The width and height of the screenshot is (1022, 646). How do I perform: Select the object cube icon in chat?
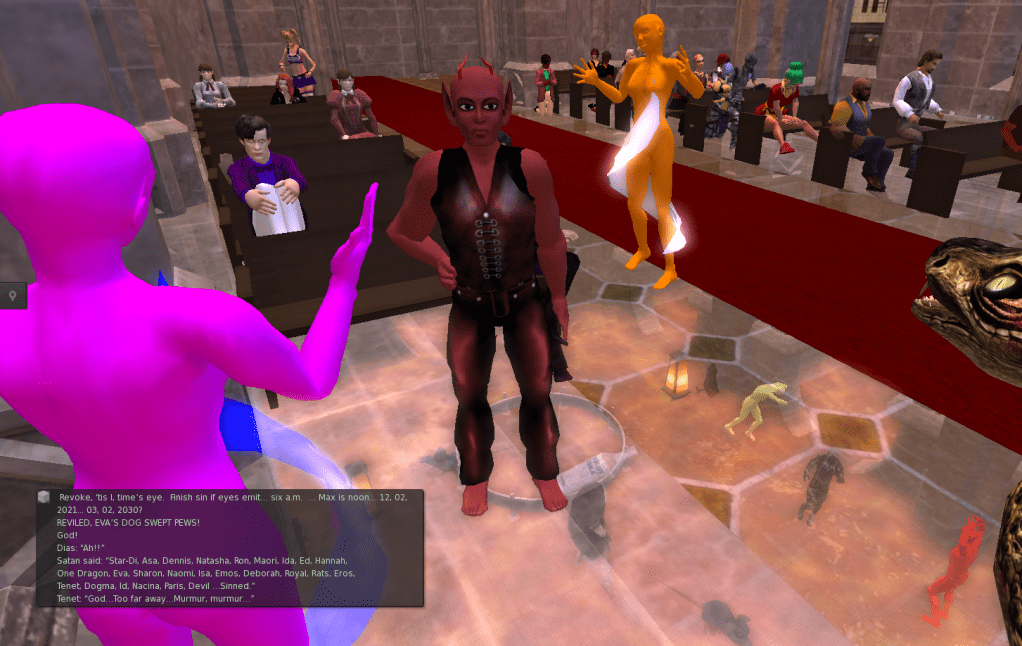point(44,497)
